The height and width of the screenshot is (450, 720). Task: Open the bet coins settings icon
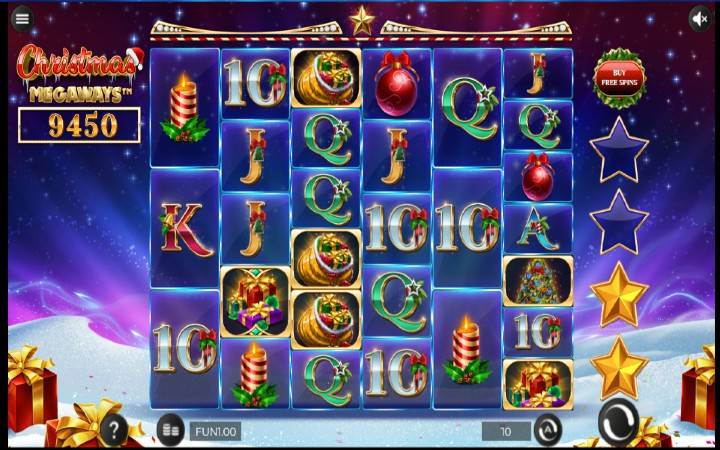(x=171, y=431)
